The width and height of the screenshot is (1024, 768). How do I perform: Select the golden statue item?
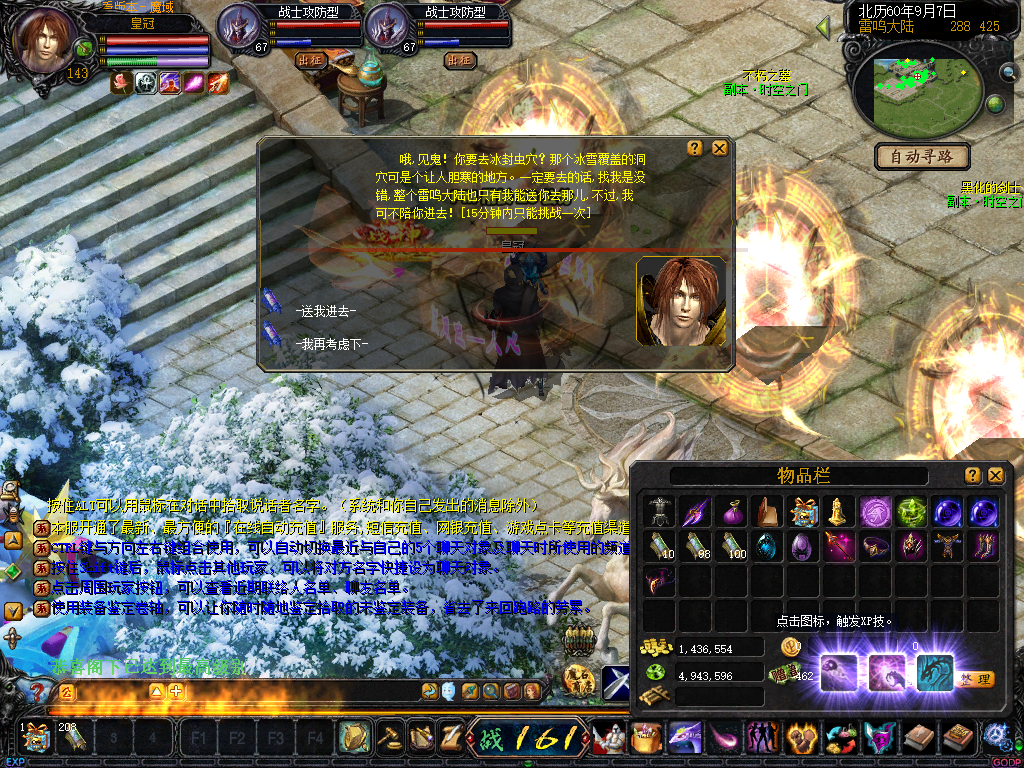pyautogui.click(x=839, y=511)
